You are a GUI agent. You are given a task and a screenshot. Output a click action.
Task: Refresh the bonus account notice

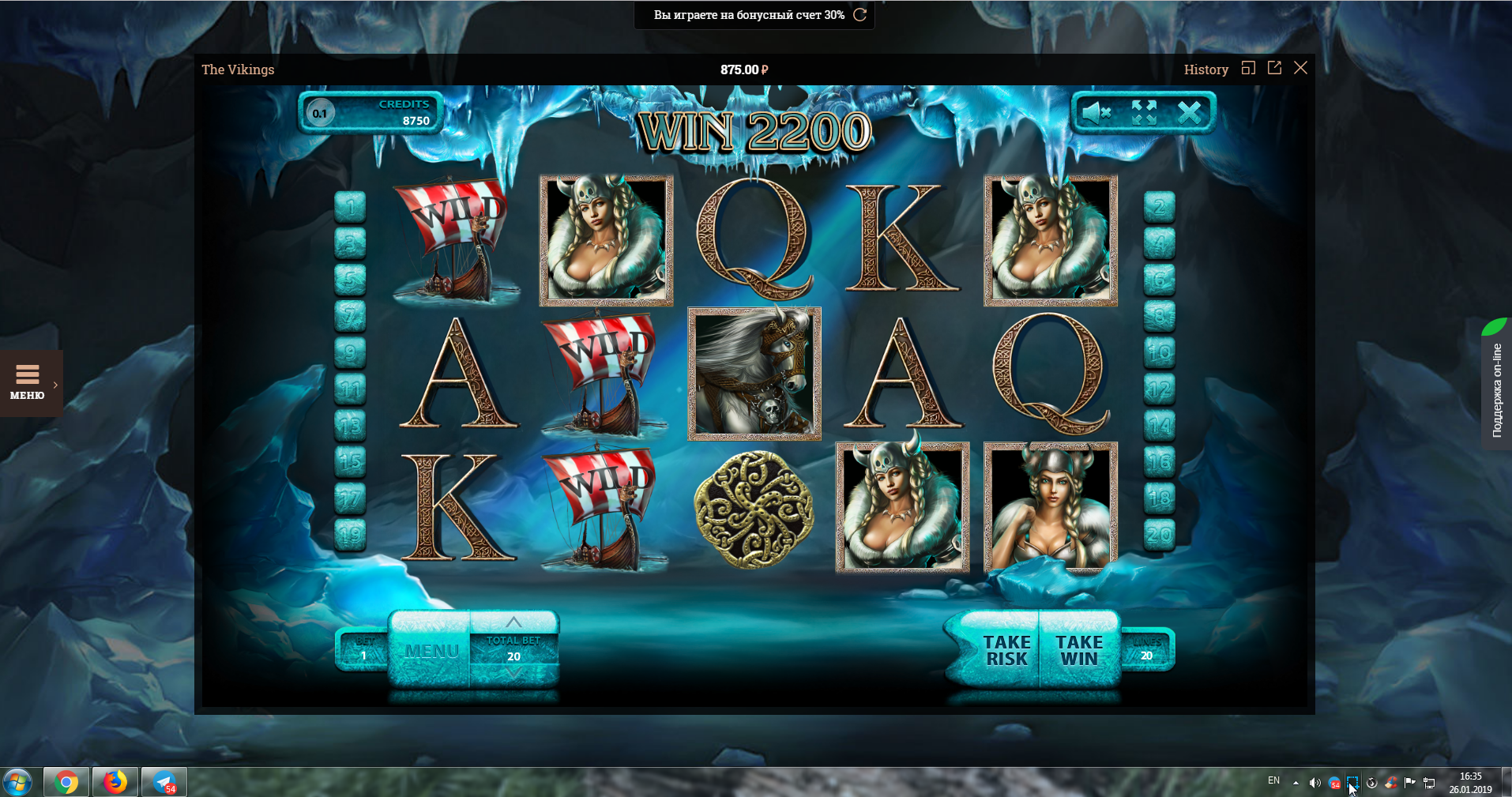tap(860, 15)
